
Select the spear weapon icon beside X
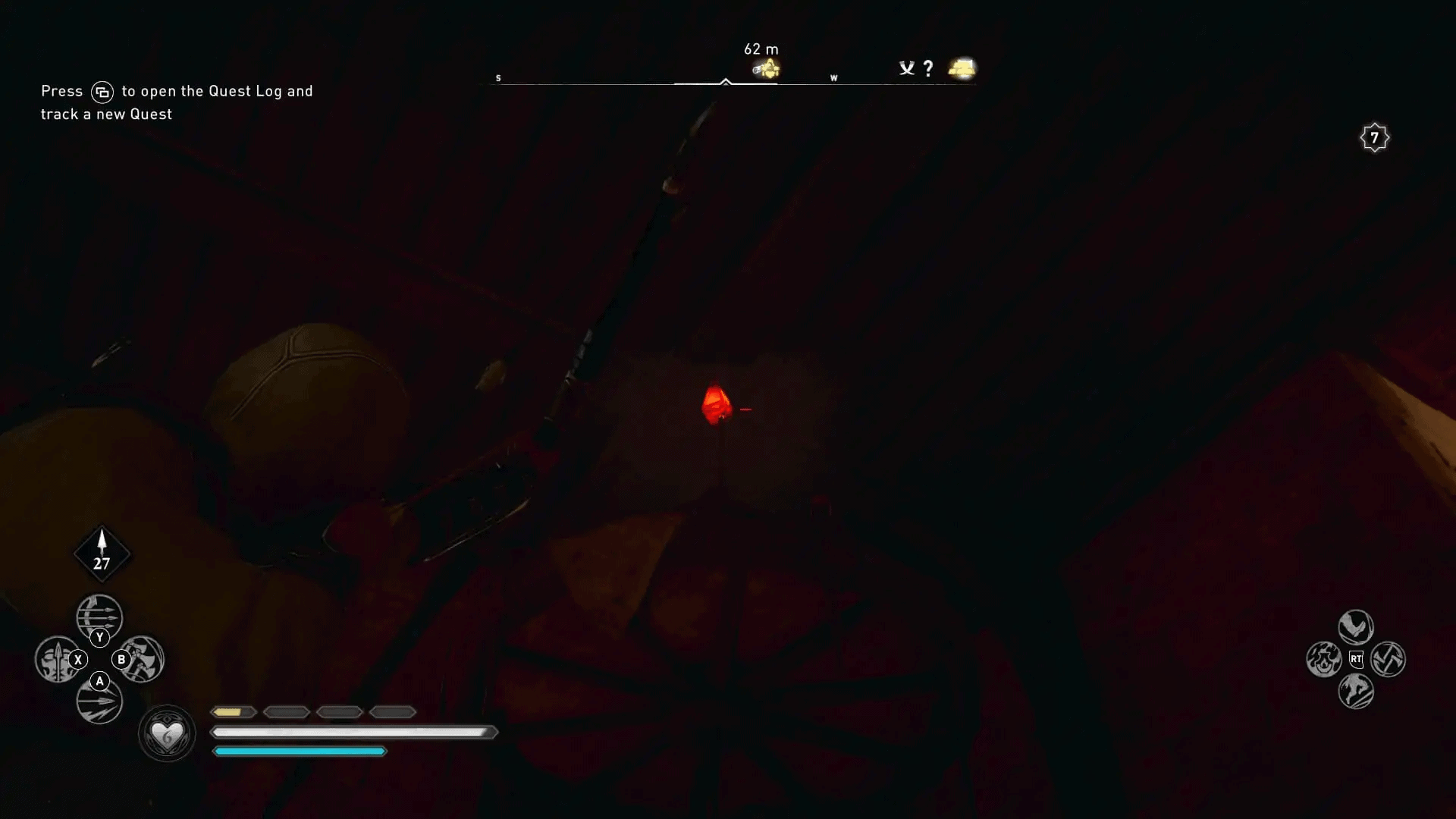coord(55,659)
